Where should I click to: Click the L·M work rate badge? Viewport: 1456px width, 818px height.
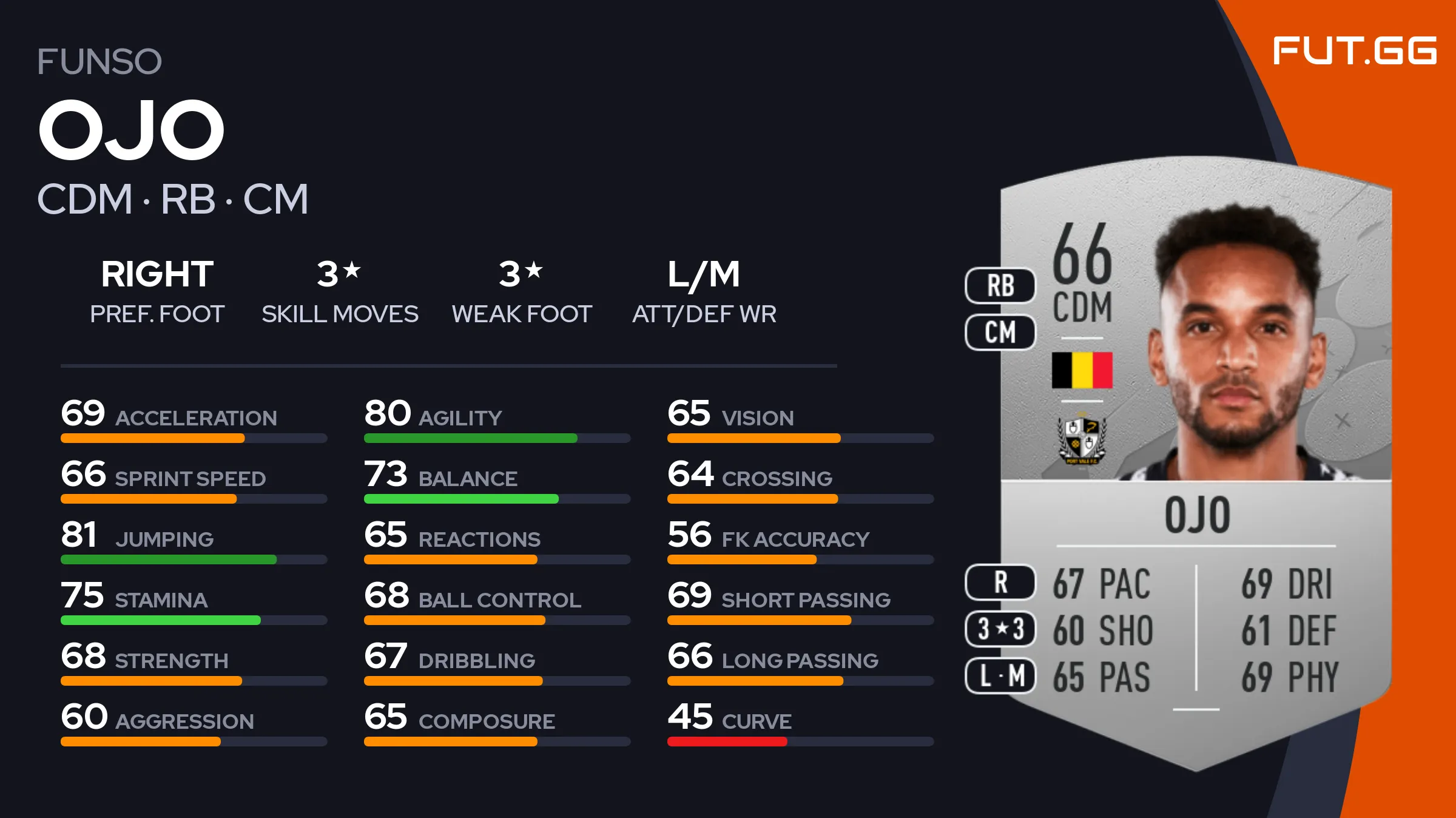(1000, 675)
